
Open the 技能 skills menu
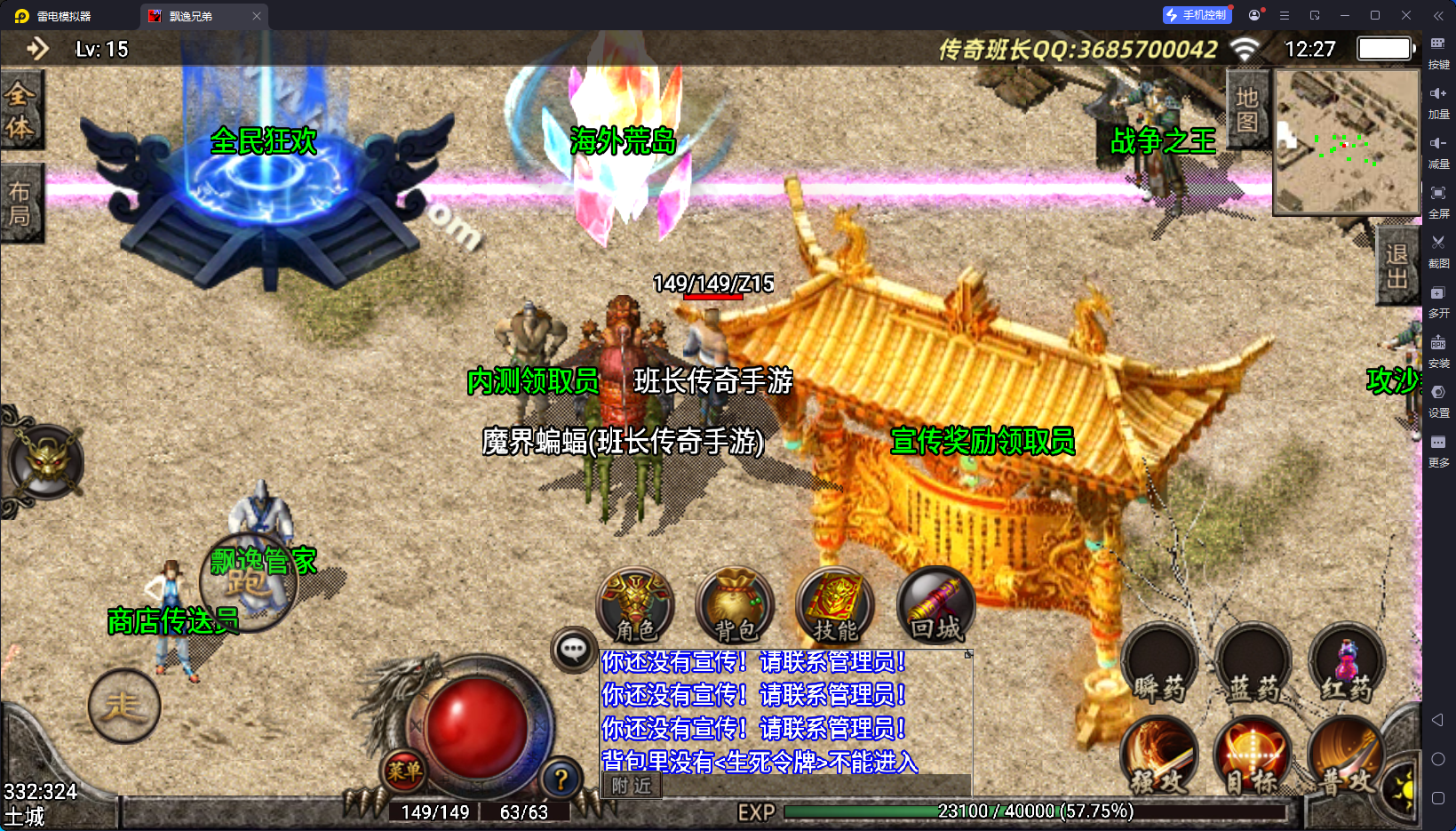[x=835, y=606]
